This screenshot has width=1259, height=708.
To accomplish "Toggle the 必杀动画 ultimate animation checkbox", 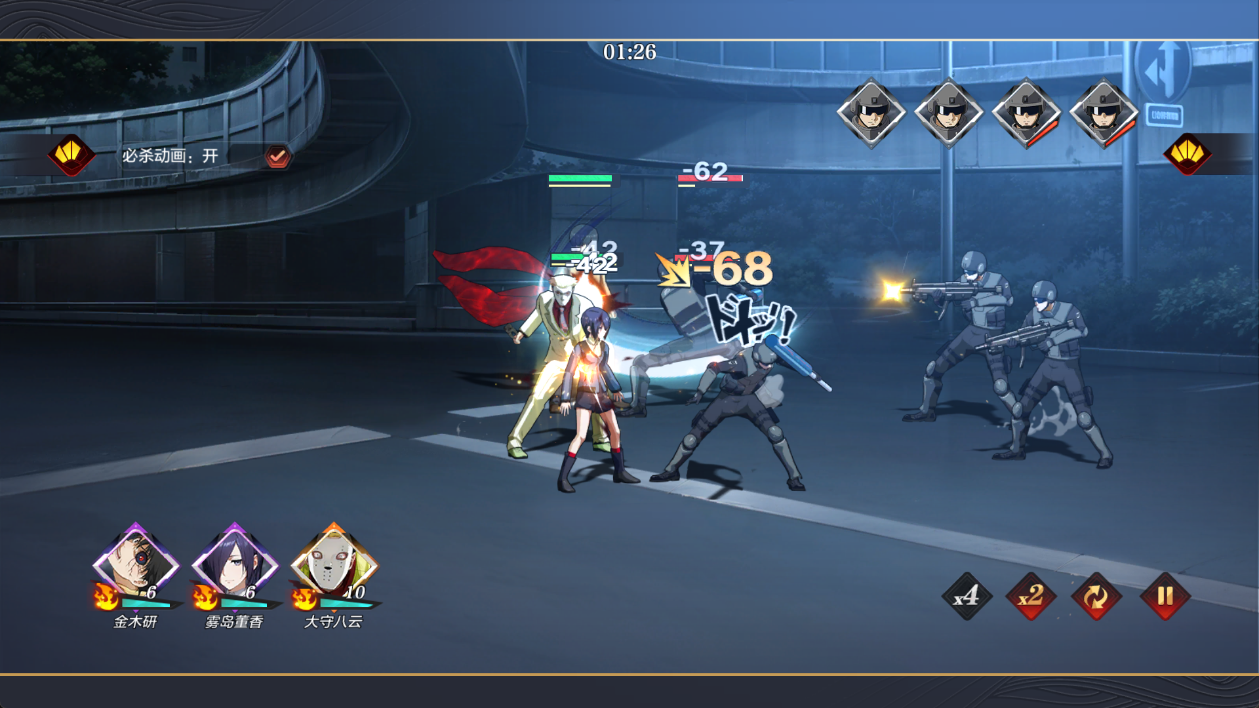I will [277, 156].
